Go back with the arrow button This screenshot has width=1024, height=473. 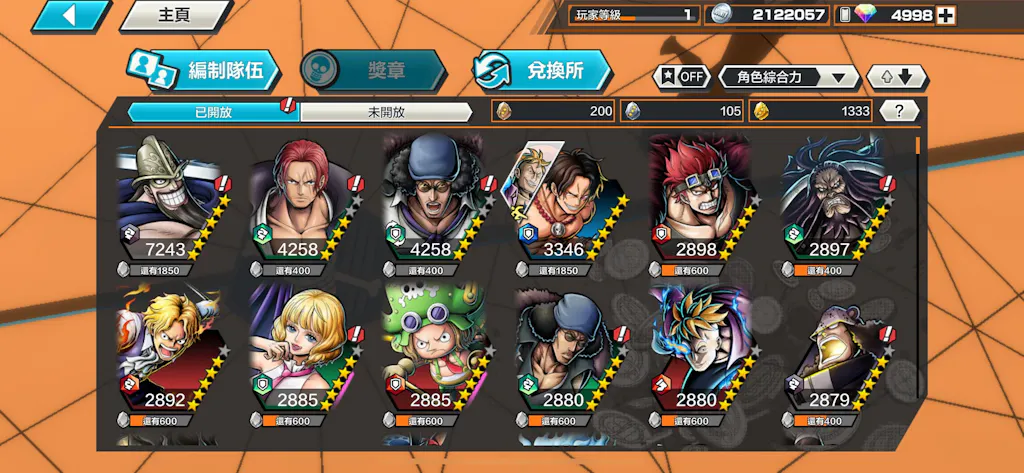(69, 15)
